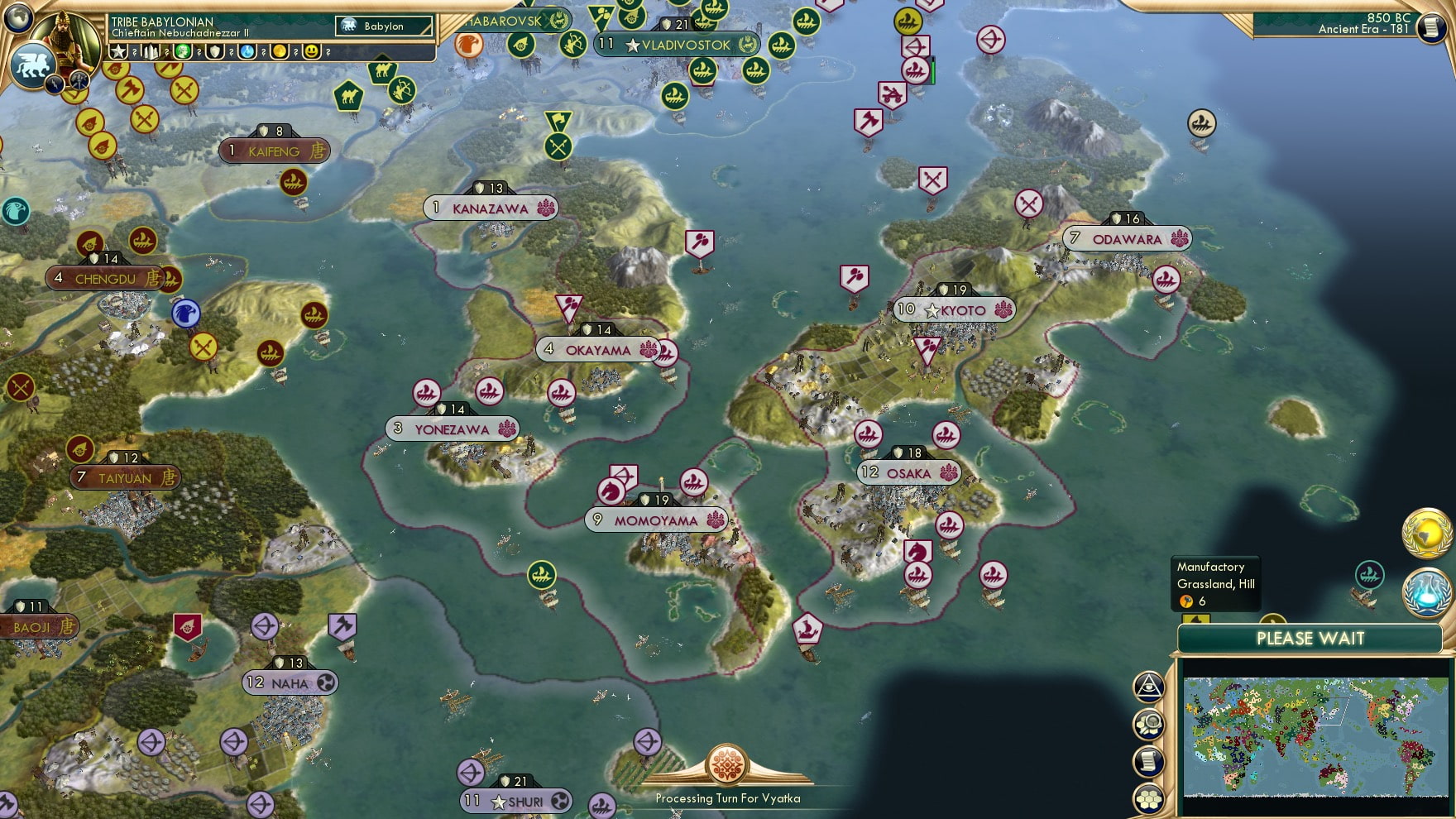1456x819 pixels.
Task: Click the green culture icon in the status bar
Action: tap(181, 52)
